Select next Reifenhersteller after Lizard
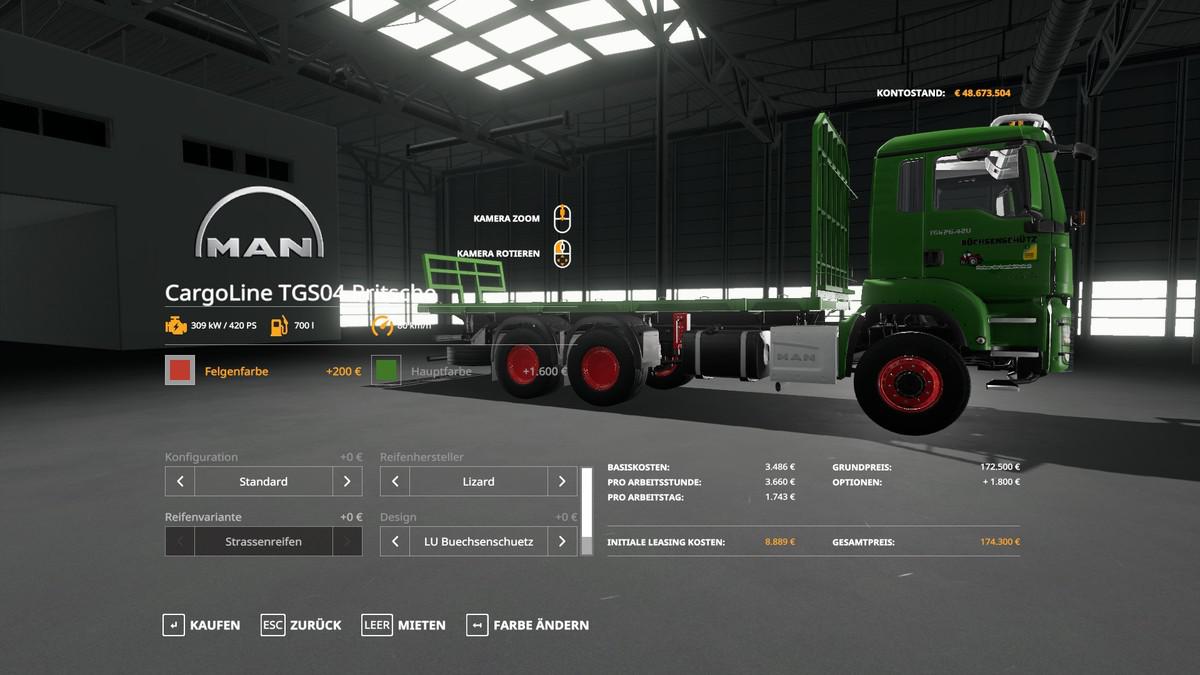The height and width of the screenshot is (675, 1200). 562,481
